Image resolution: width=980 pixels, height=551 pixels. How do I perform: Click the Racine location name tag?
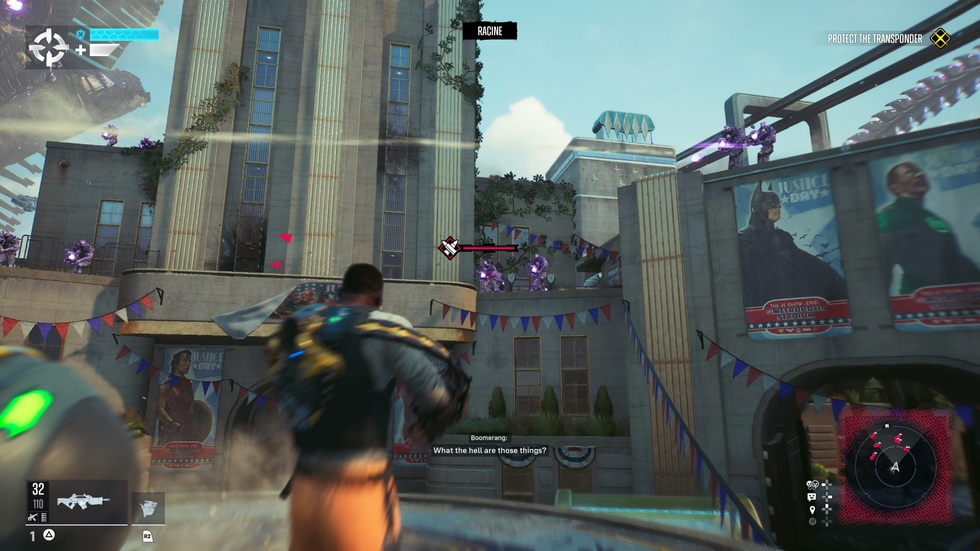[x=489, y=31]
